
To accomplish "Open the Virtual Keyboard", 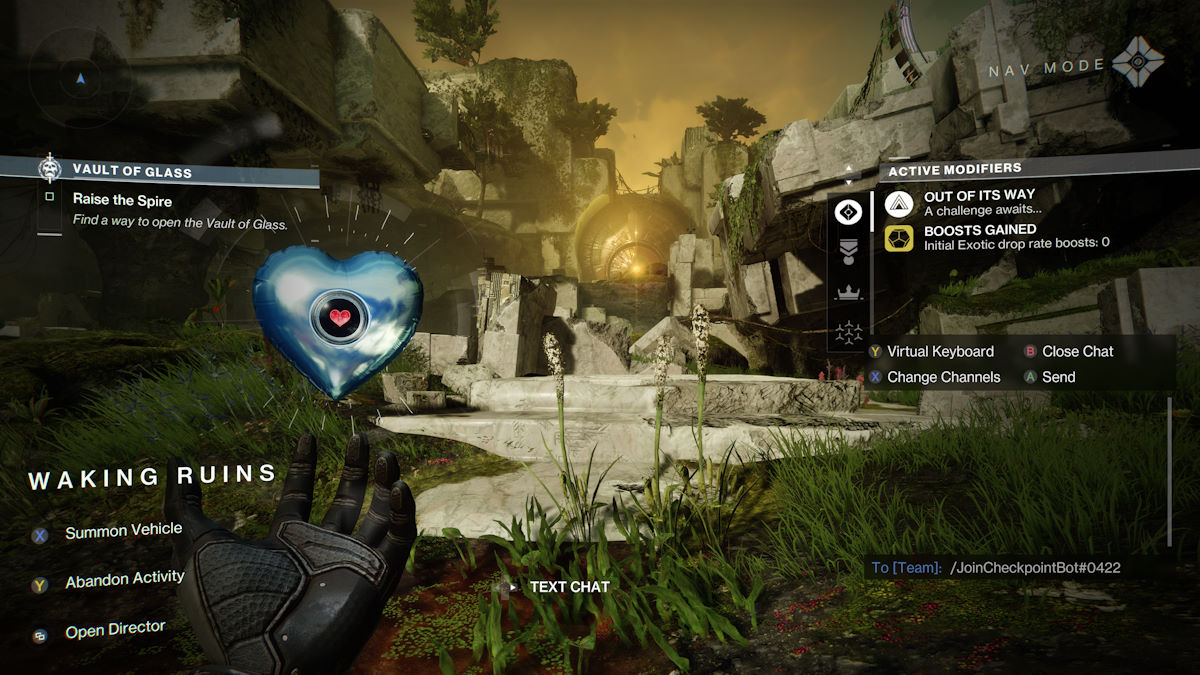I will coord(940,351).
